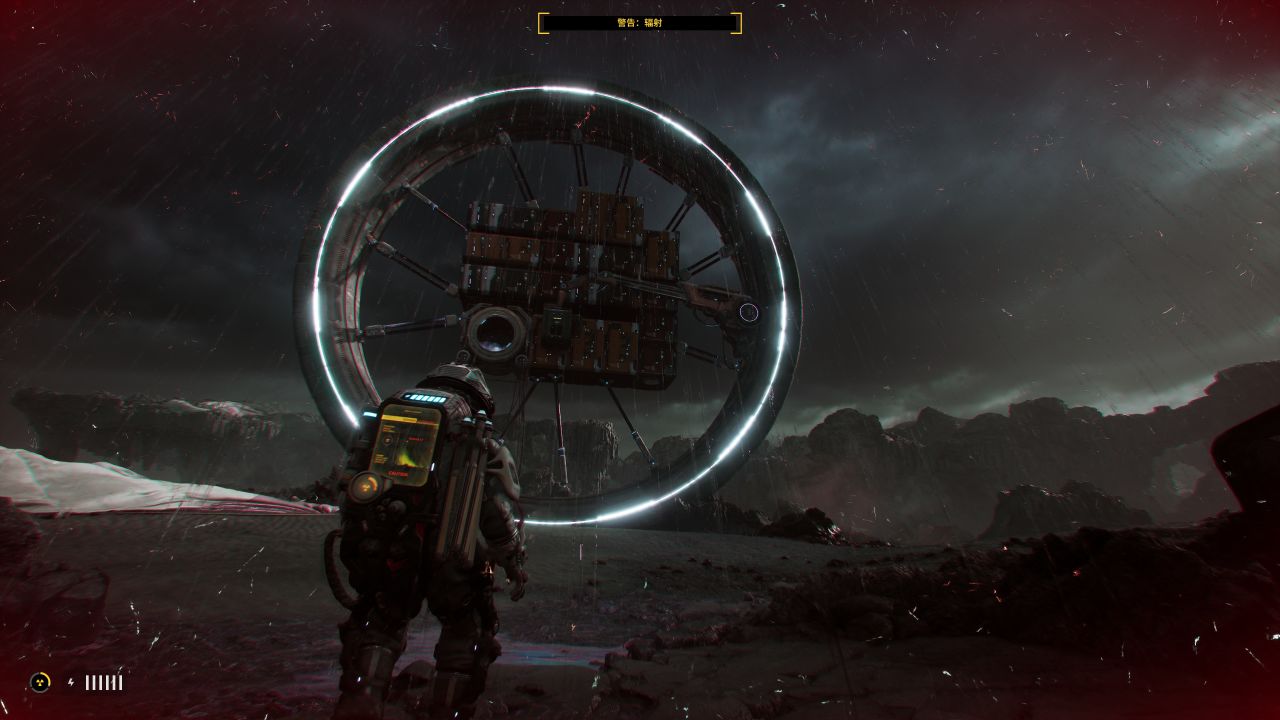
Task: Select the radiation warning banner
Action: [x=640, y=22]
